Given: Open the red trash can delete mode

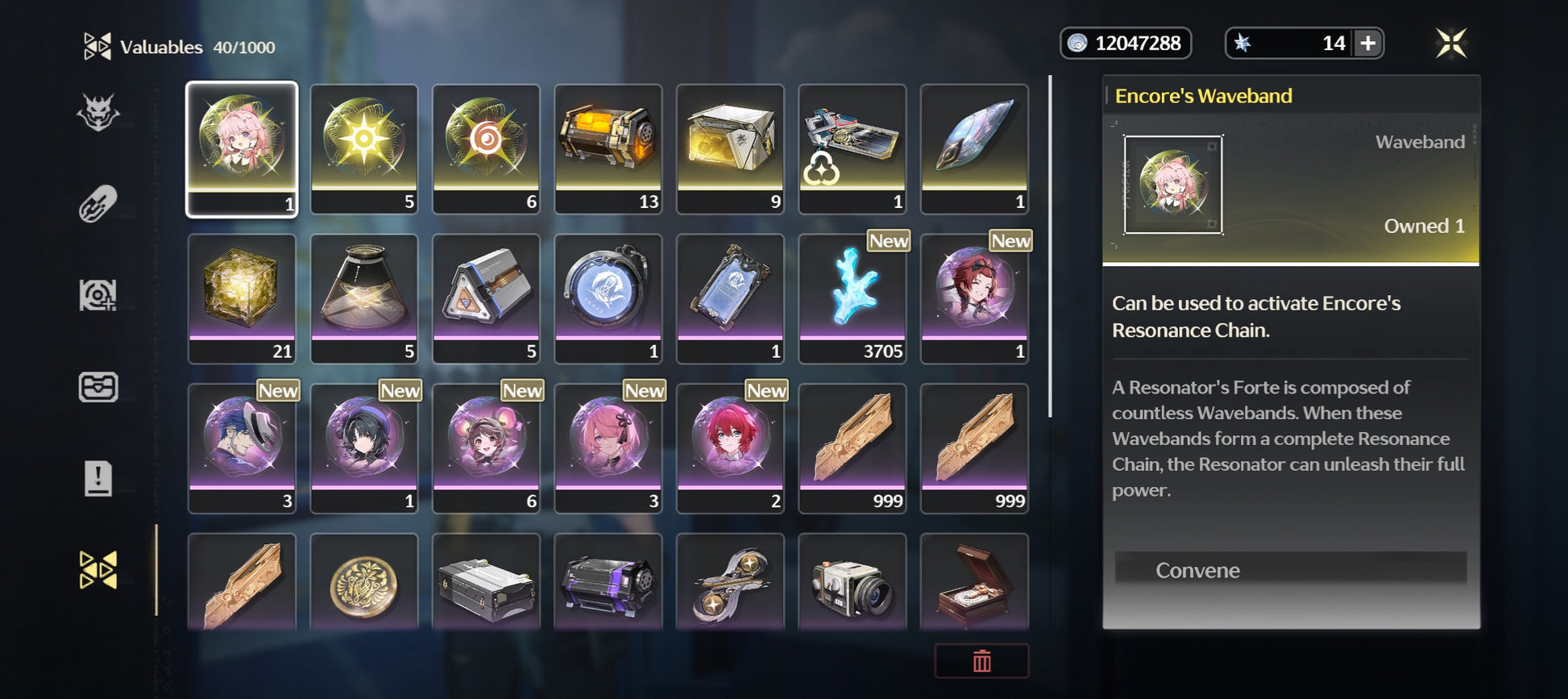Looking at the screenshot, I should pos(981,661).
